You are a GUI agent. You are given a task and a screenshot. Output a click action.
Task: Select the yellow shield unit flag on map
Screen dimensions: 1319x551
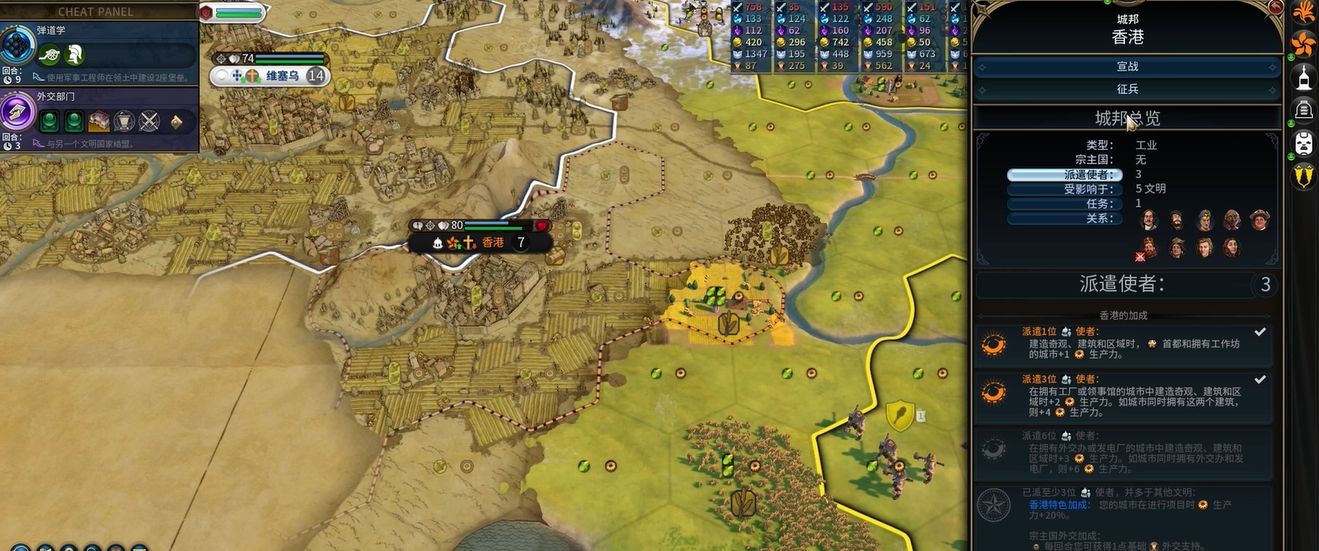coord(900,416)
